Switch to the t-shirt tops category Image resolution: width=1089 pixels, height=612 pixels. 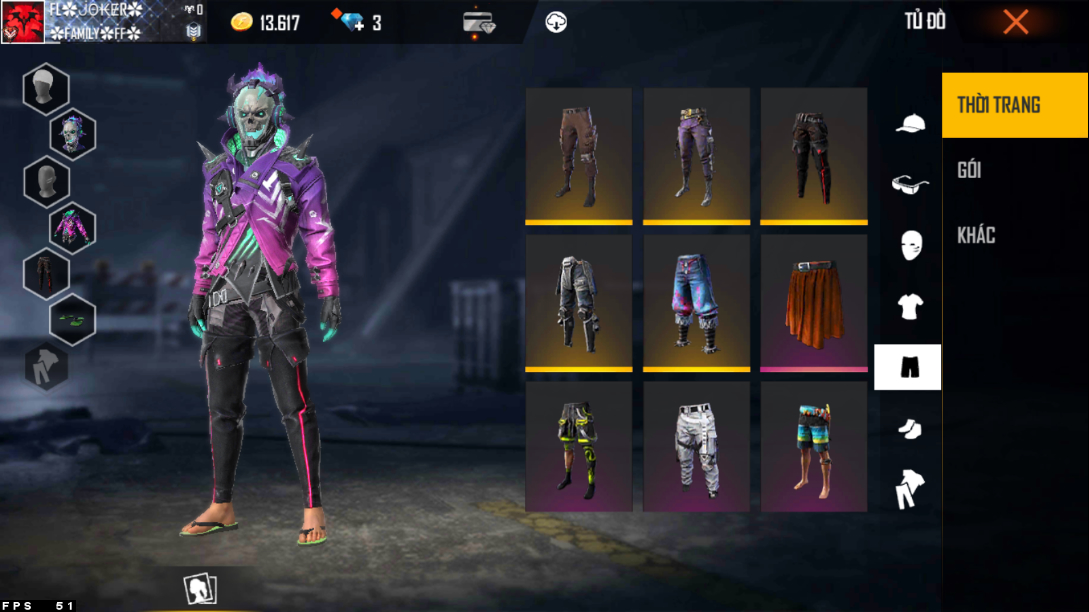point(909,306)
